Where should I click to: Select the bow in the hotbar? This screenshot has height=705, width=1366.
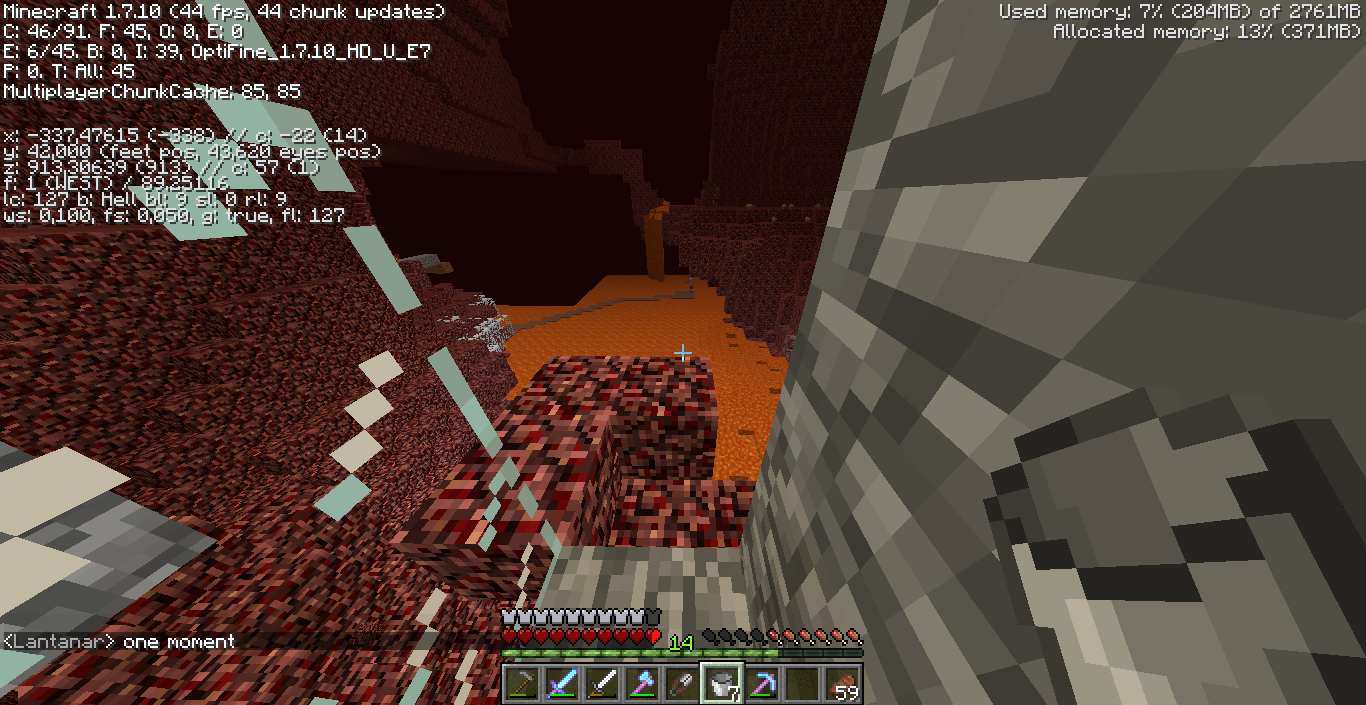click(x=522, y=684)
